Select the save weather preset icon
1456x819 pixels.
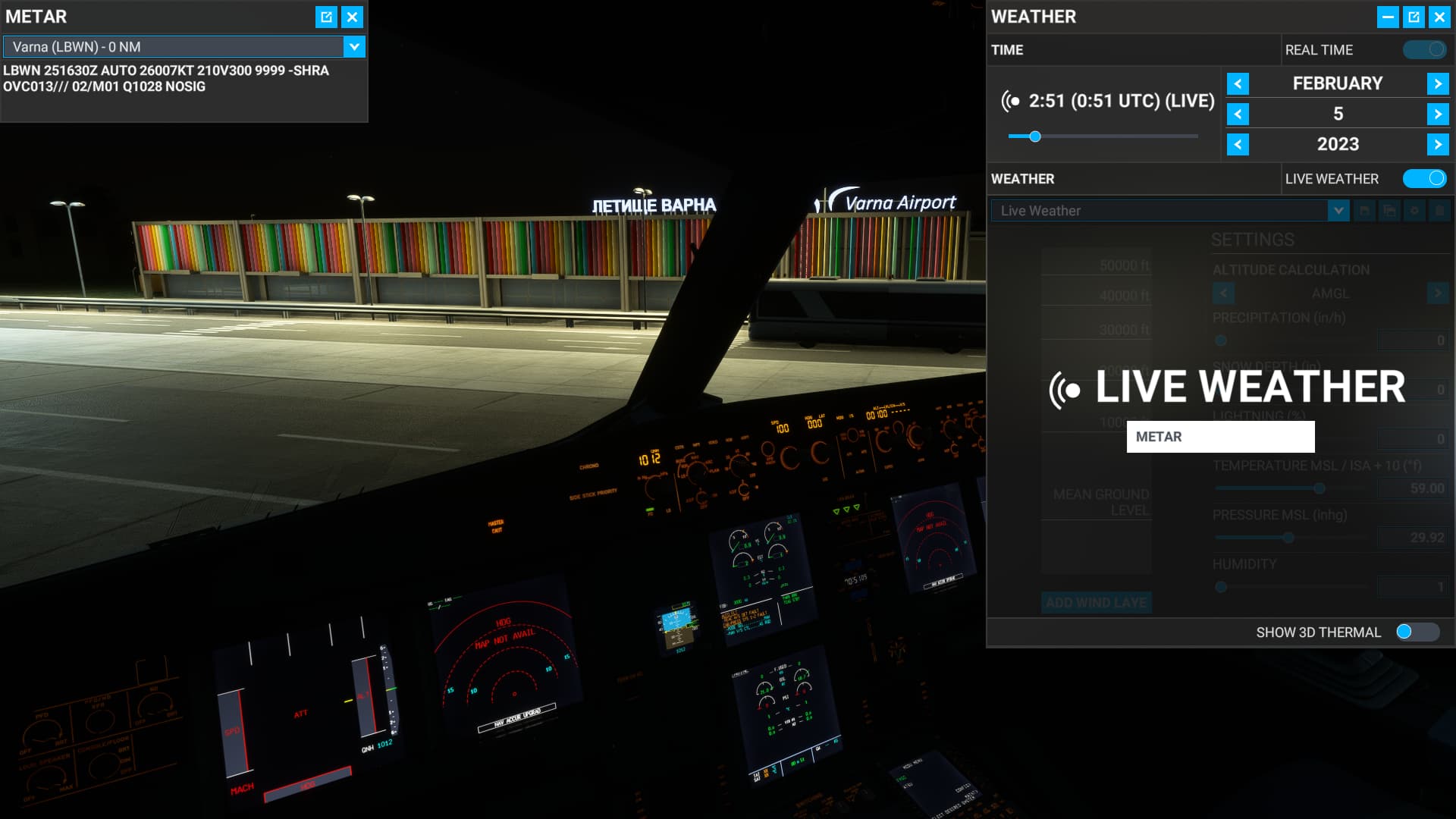[1365, 211]
